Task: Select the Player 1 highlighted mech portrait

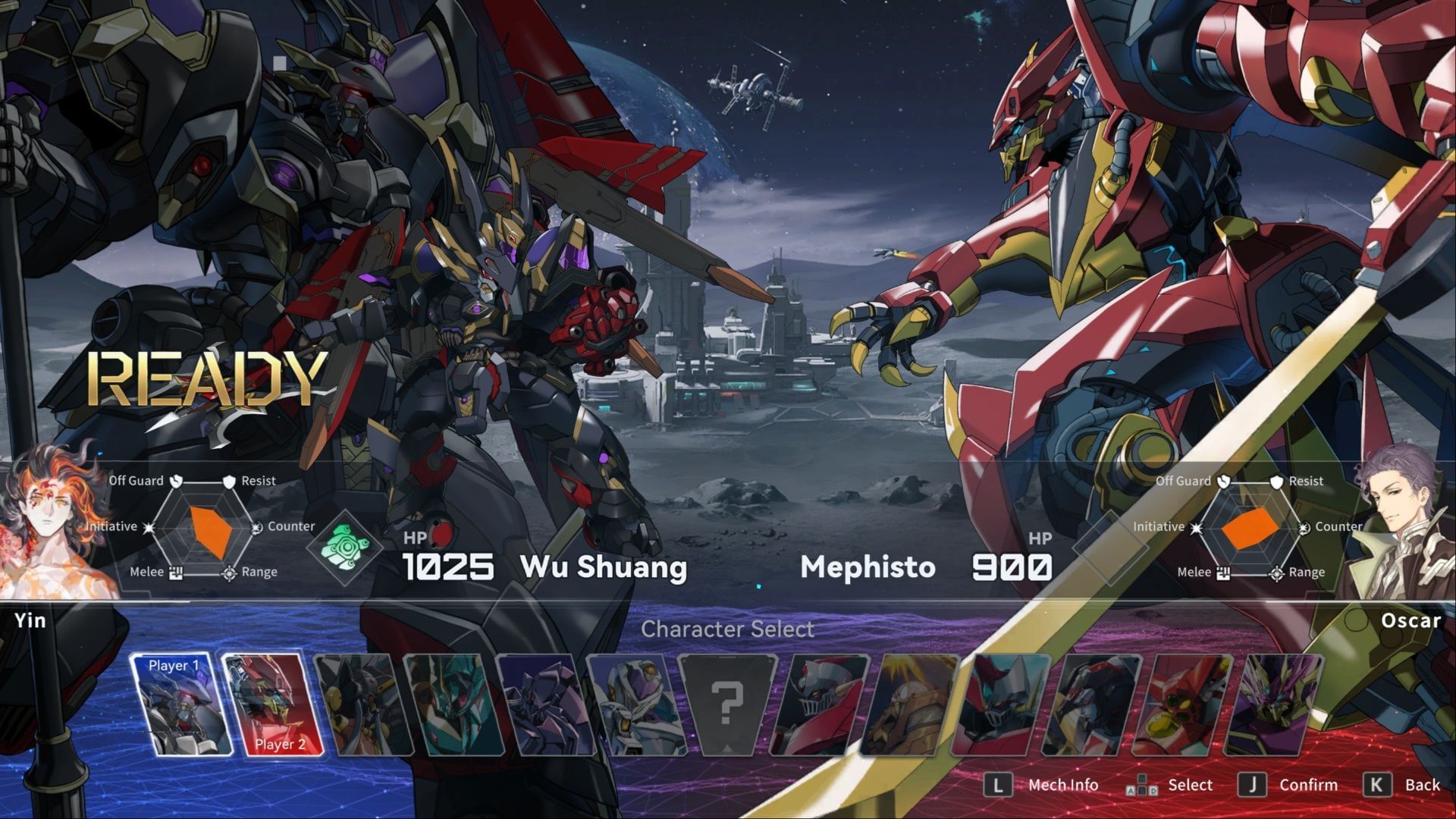Action: (180, 705)
